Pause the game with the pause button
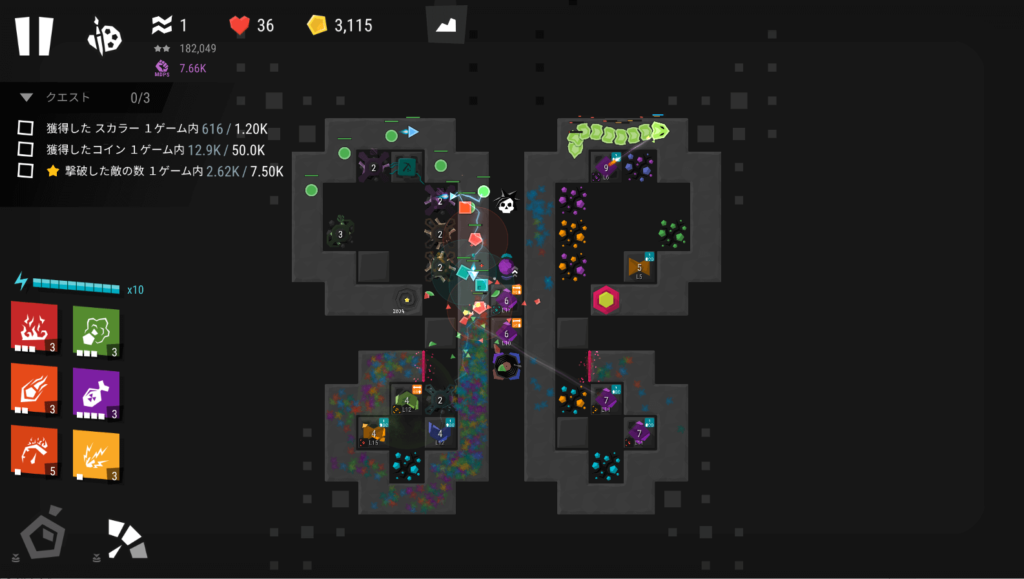 [33, 35]
